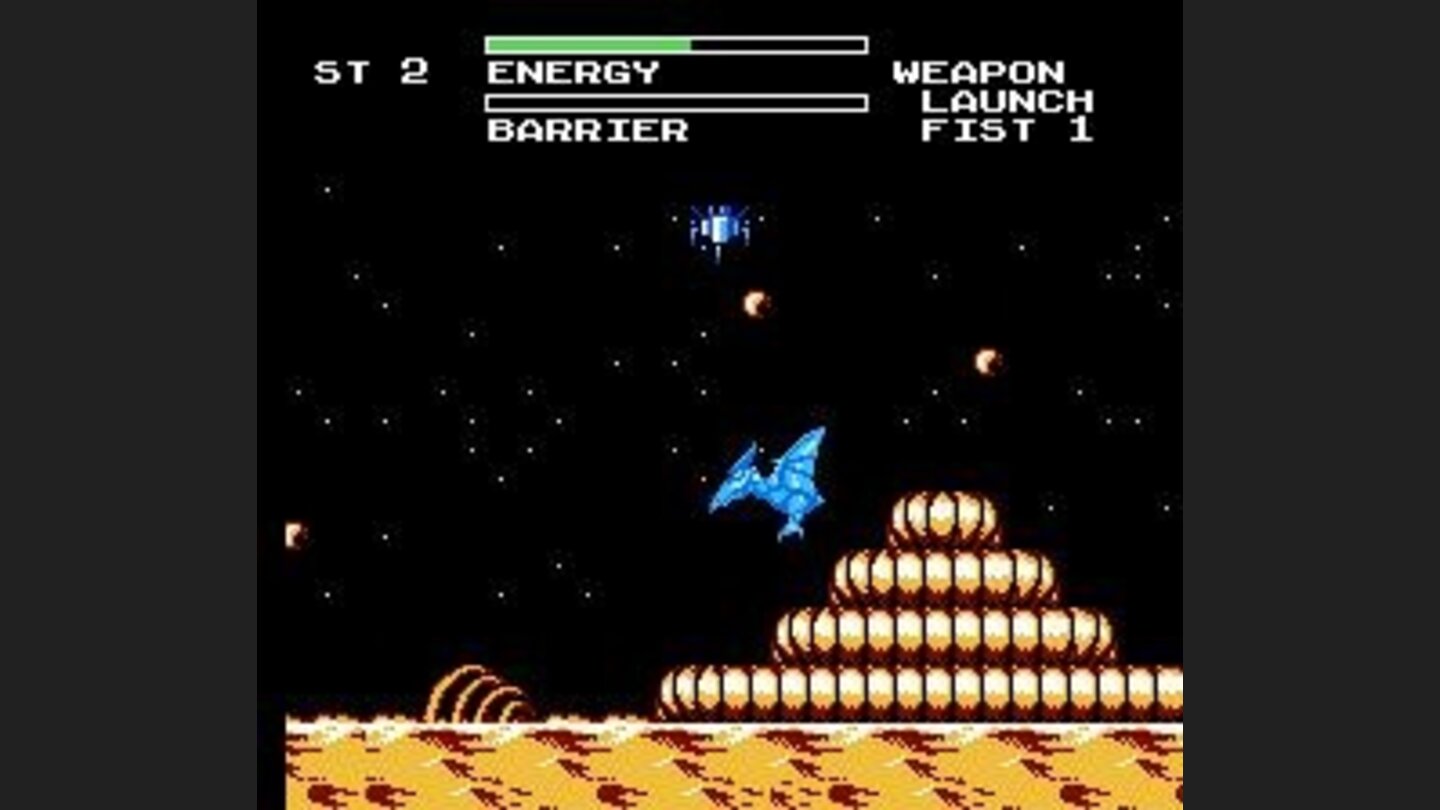This screenshot has height=810, width=1440.
Task: Select the BARRIER label in the HUD
Action: pos(586,130)
